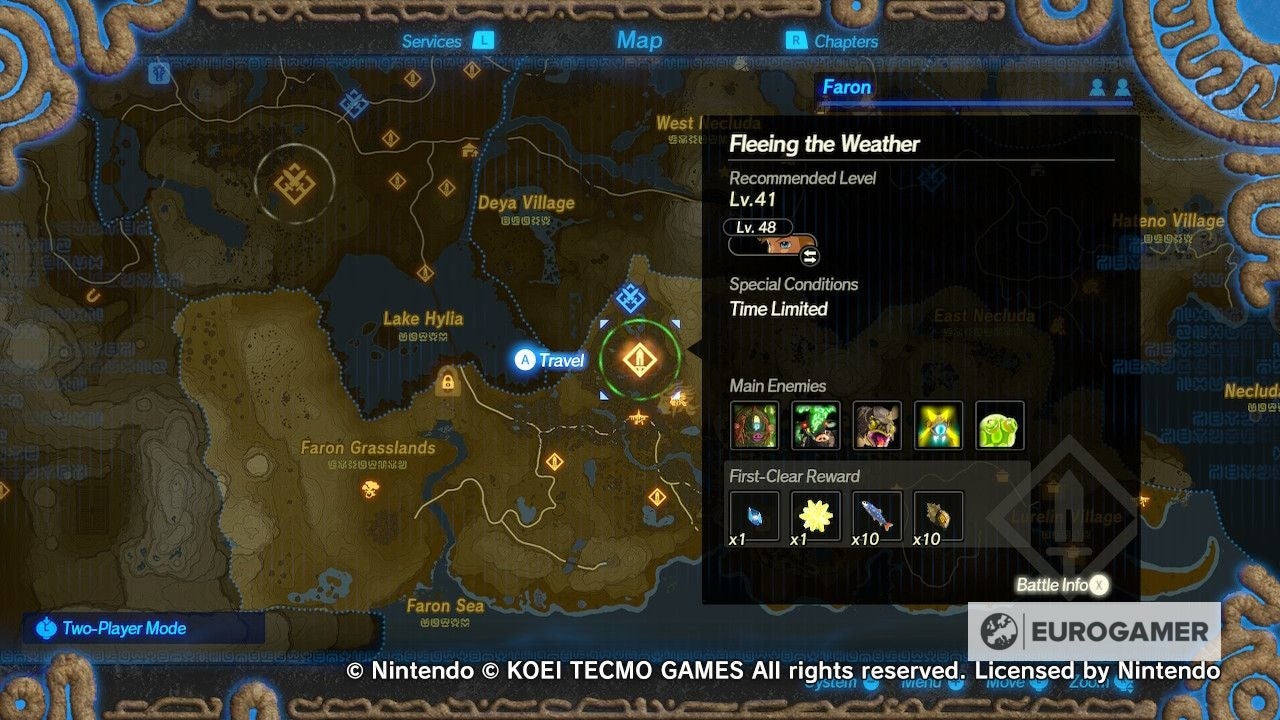
Task: Select the Electric Wizzrobe enemy icon
Action: click(x=939, y=425)
